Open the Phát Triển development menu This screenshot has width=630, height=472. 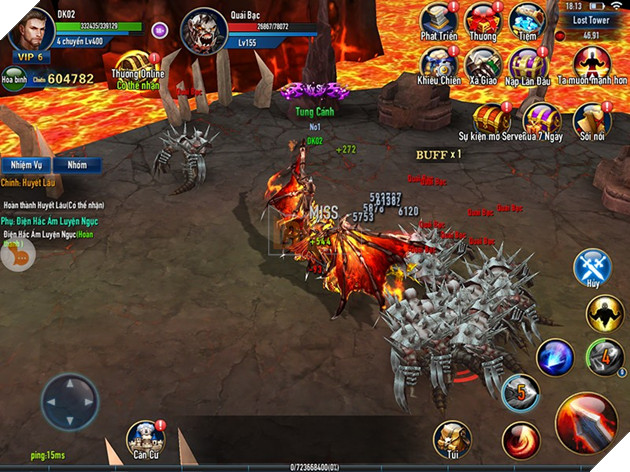point(440,21)
